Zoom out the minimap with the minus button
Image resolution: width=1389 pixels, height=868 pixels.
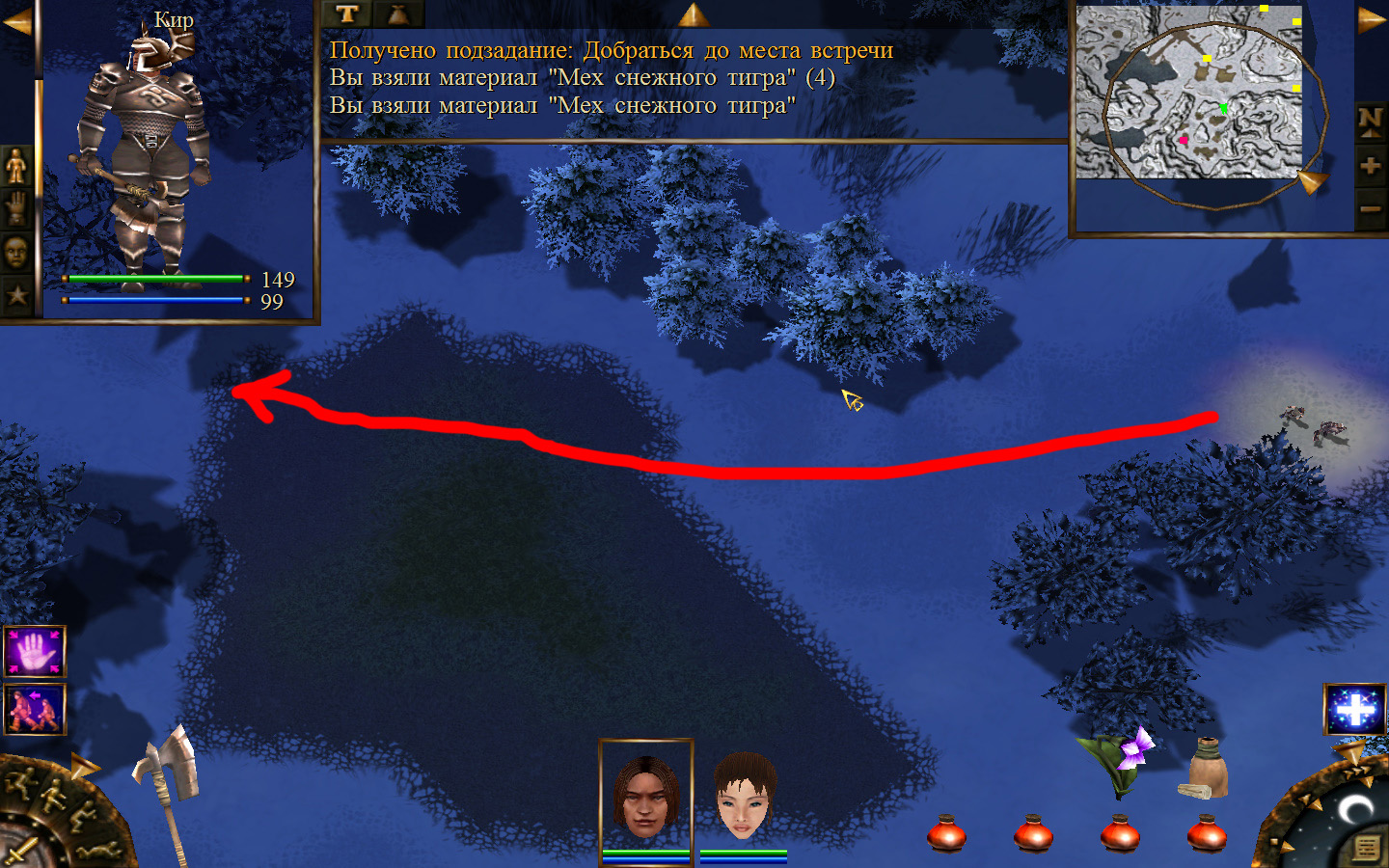tap(1370, 208)
